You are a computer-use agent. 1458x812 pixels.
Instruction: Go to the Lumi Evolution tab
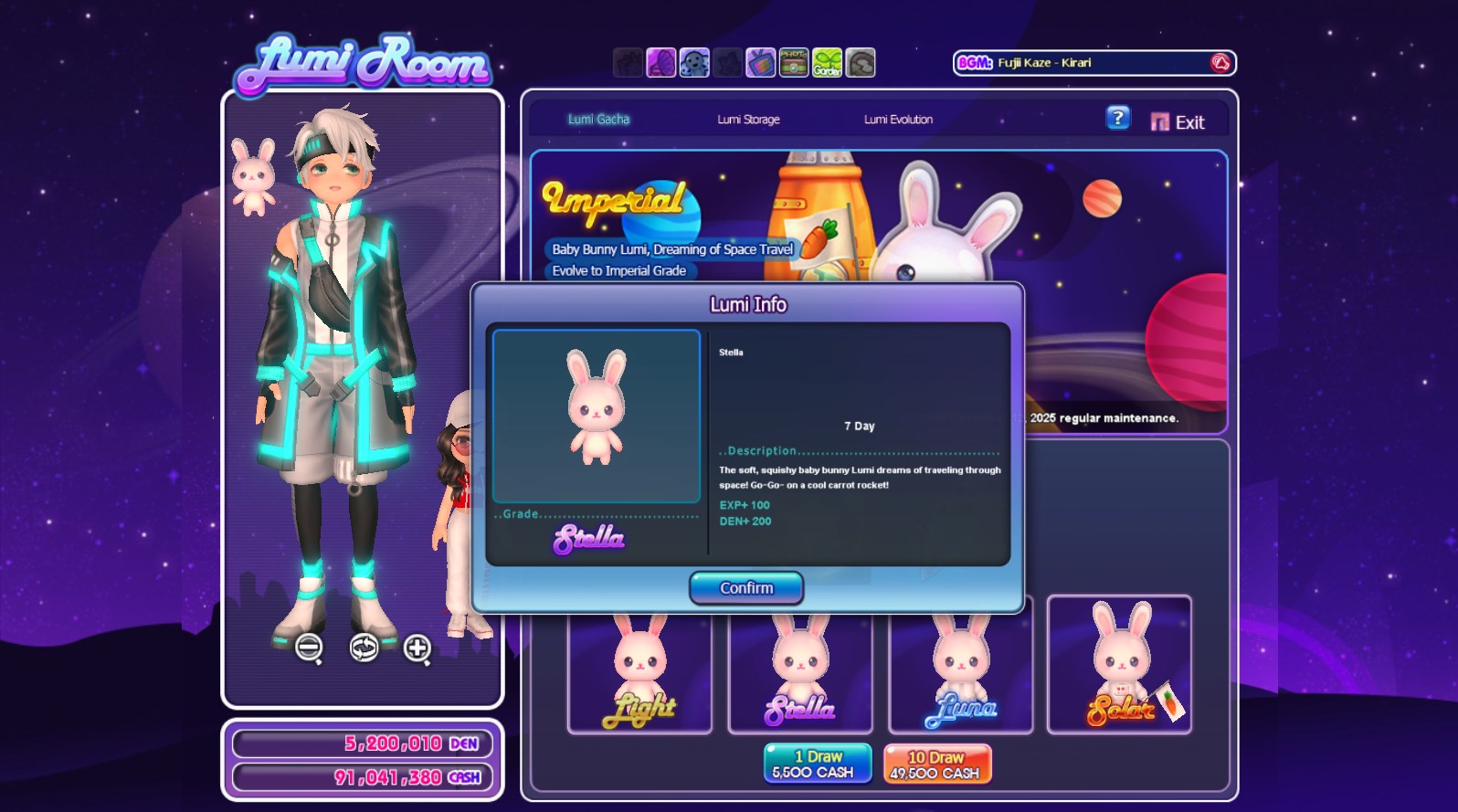tap(898, 120)
